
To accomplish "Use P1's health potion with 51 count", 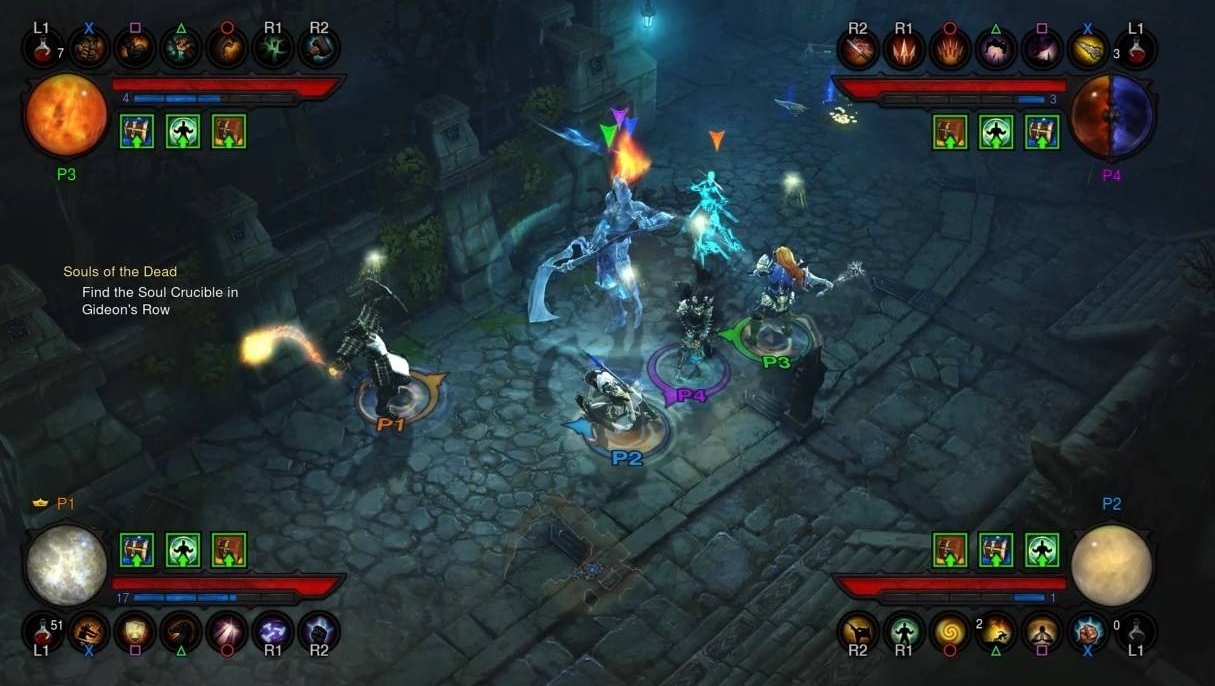I will tap(43, 632).
